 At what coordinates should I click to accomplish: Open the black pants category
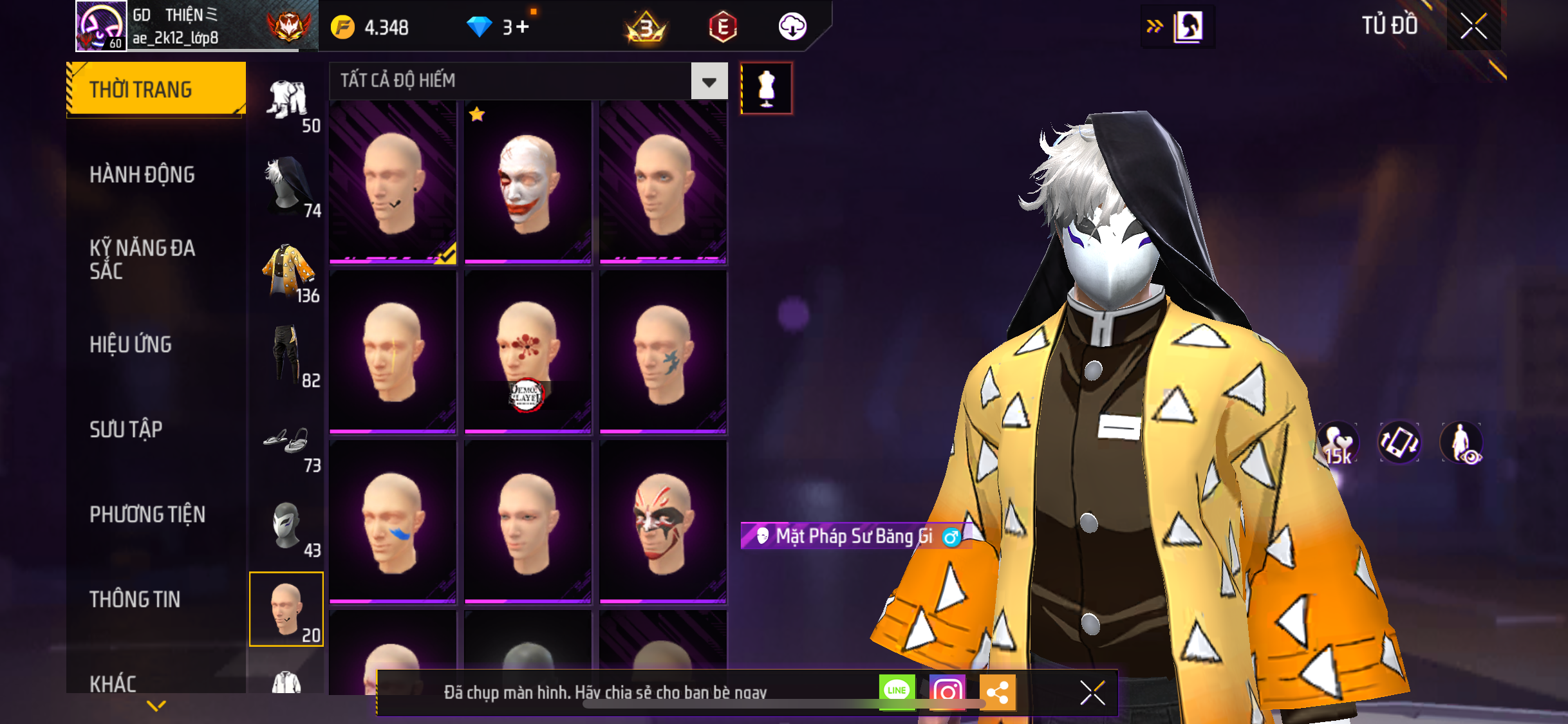point(288,356)
